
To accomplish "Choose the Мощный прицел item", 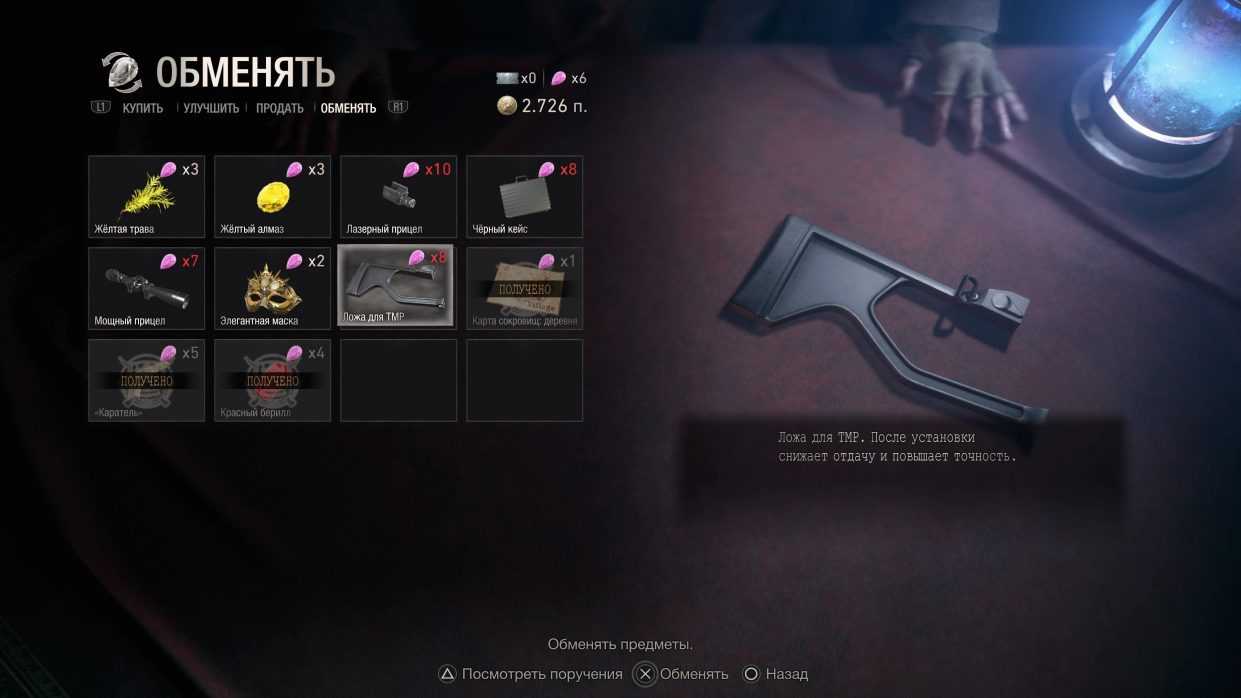I will point(146,288).
